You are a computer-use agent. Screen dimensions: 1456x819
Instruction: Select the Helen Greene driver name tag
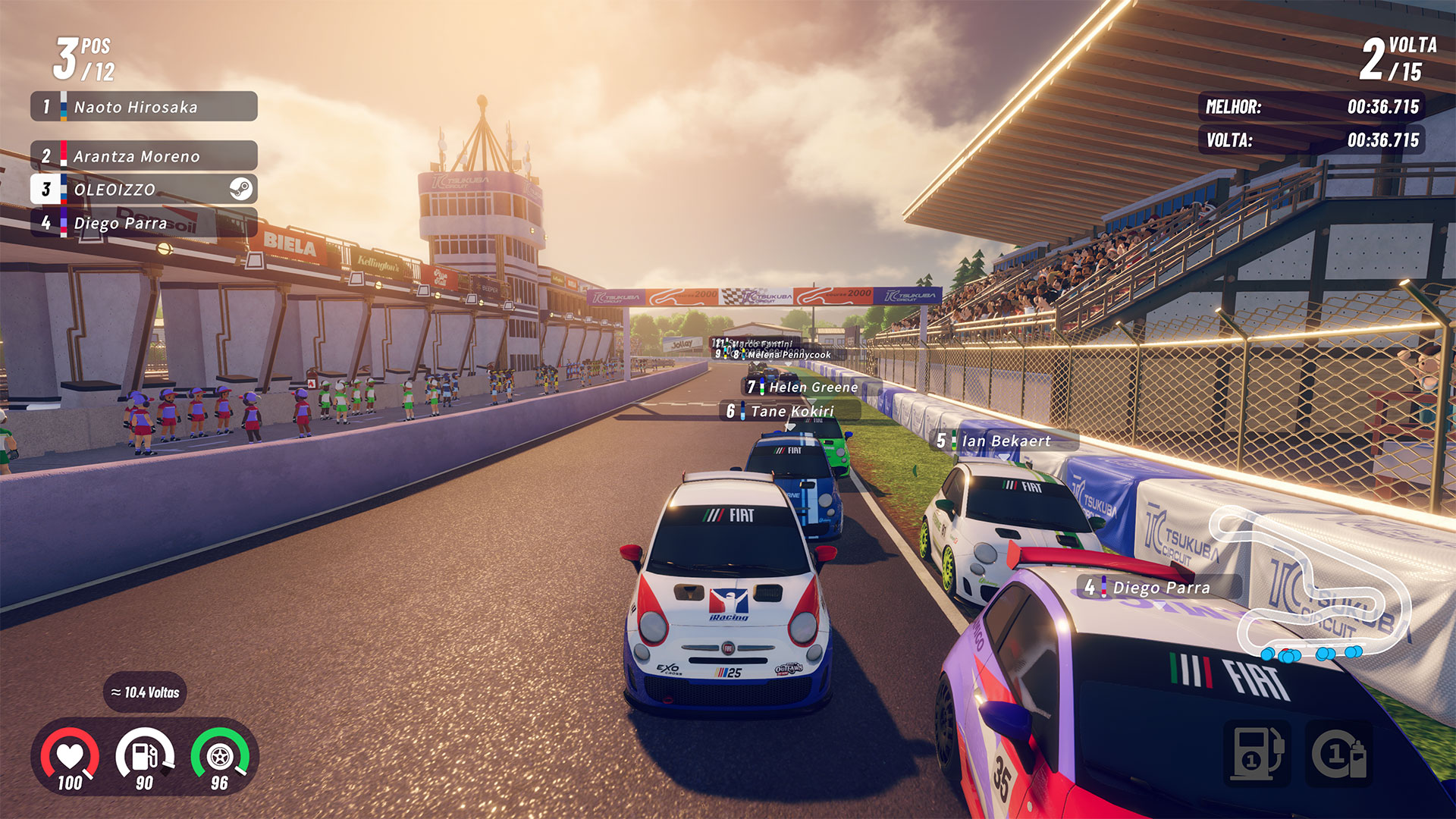[804, 387]
